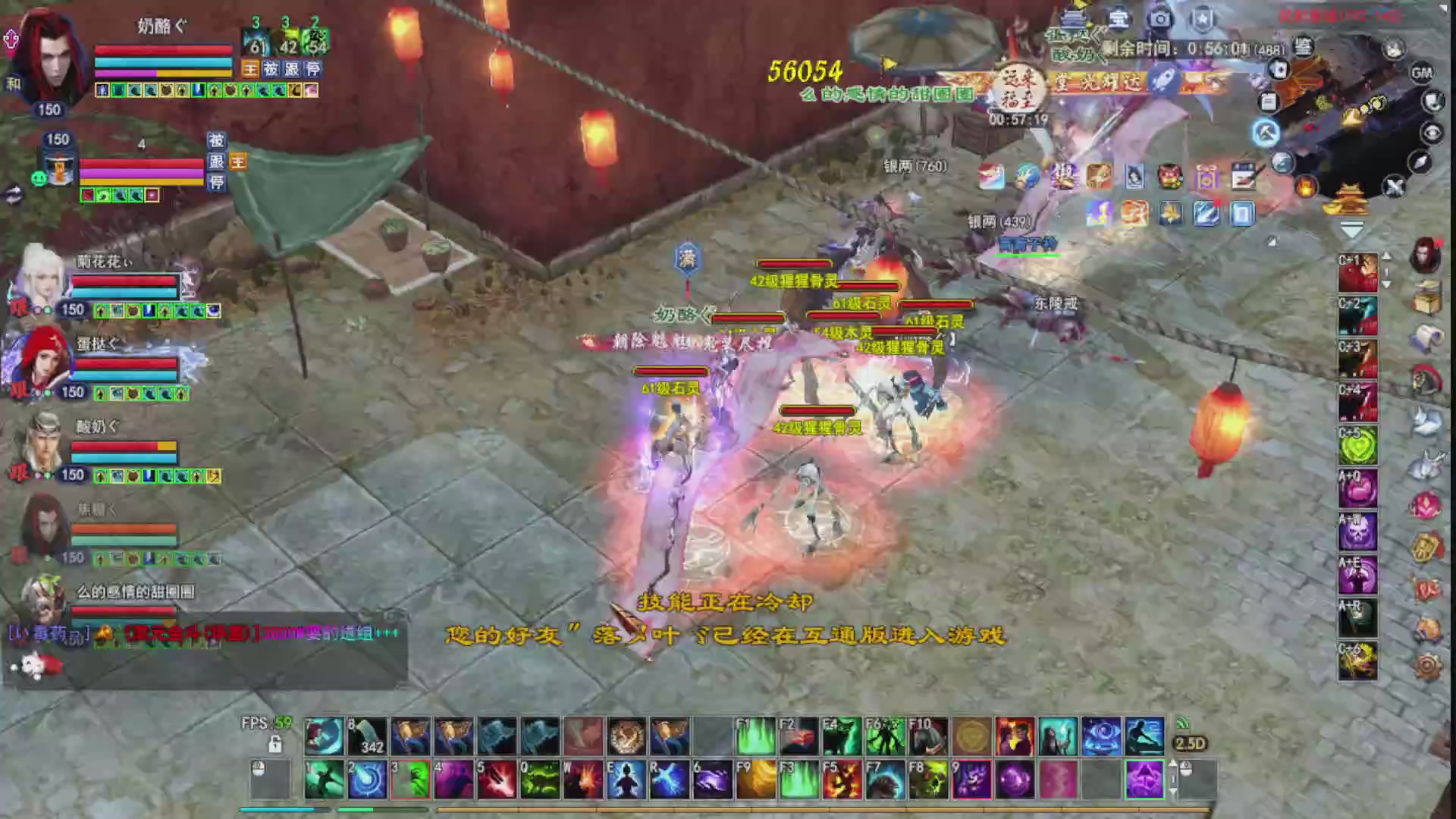Select the 鉴 appraisal icon near the timer
This screenshot has height=819, width=1456.
tap(1302, 47)
